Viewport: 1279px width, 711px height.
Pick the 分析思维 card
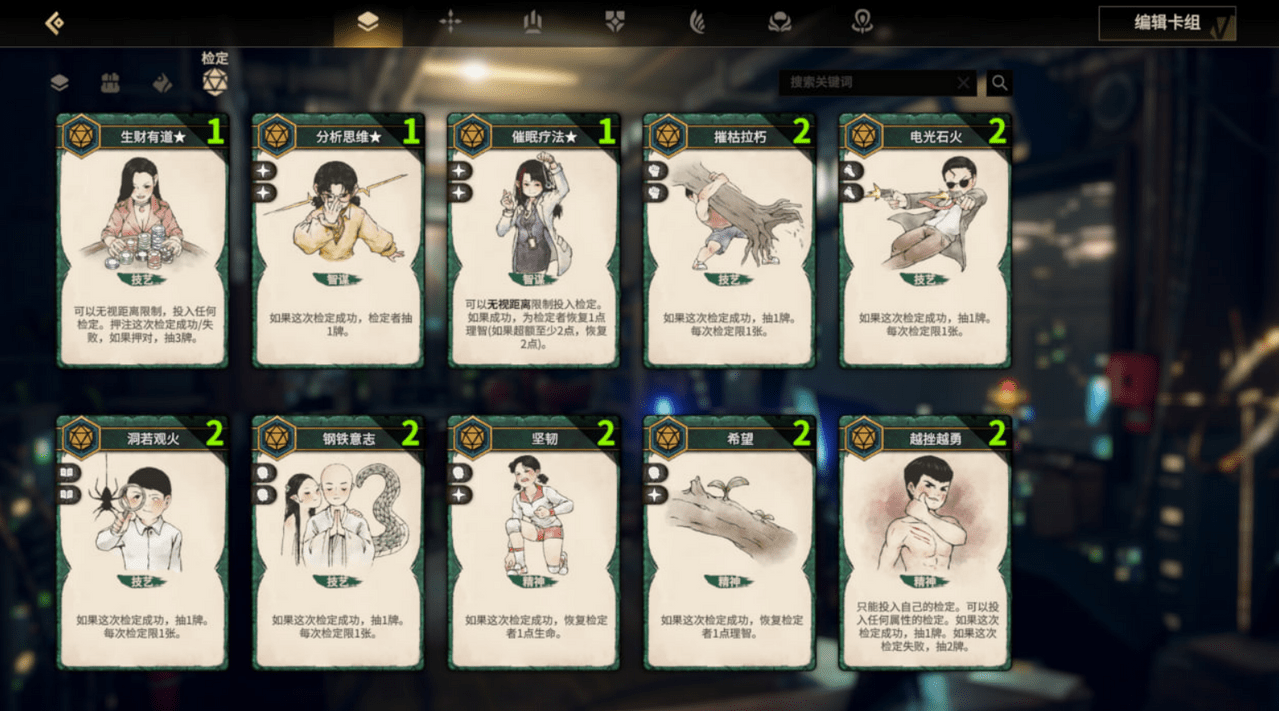point(338,240)
